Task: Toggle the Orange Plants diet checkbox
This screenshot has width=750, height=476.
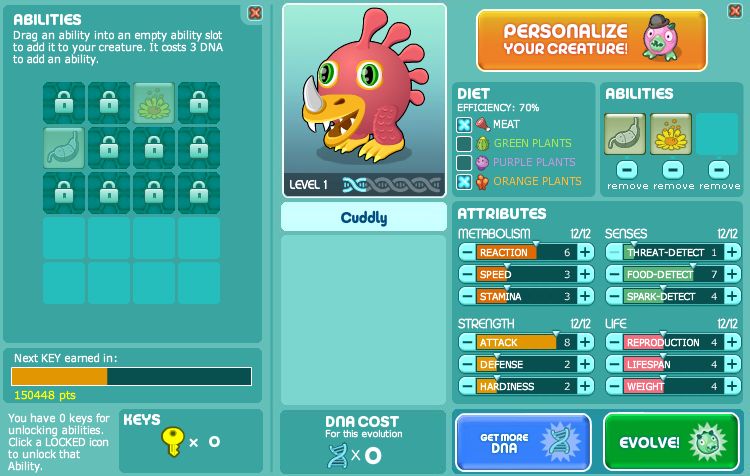Action: [x=464, y=182]
